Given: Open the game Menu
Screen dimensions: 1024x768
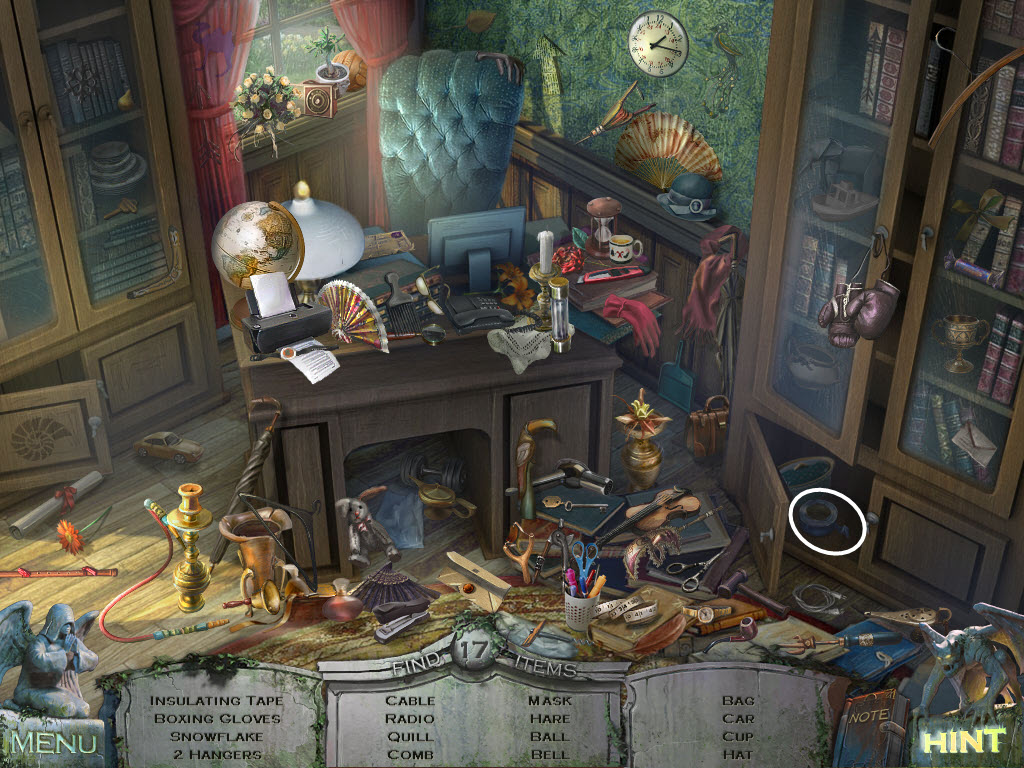Looking at the screenshot, I should [x=54, y=742].
